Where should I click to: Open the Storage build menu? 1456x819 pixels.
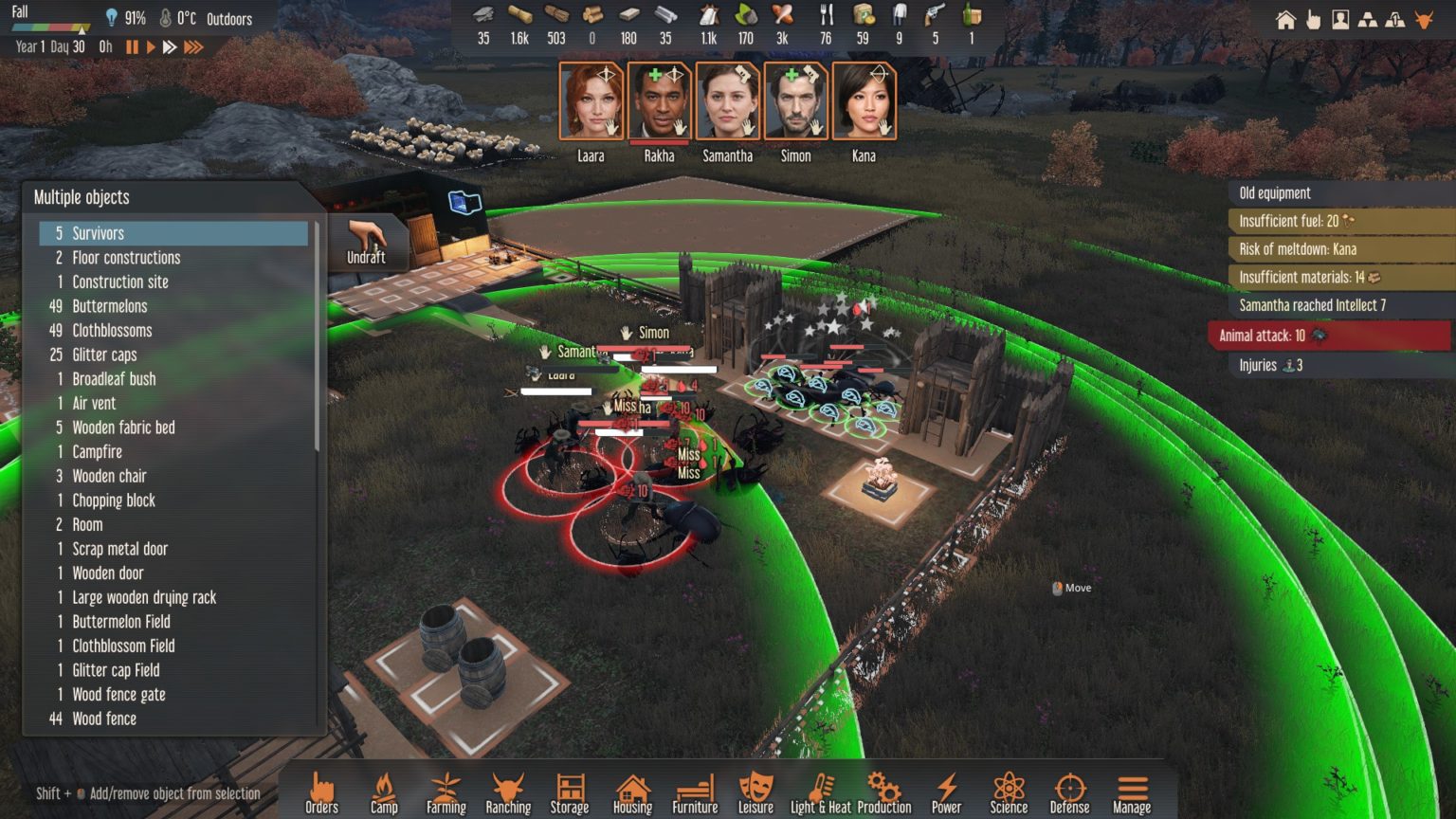(x=570, y=792)
